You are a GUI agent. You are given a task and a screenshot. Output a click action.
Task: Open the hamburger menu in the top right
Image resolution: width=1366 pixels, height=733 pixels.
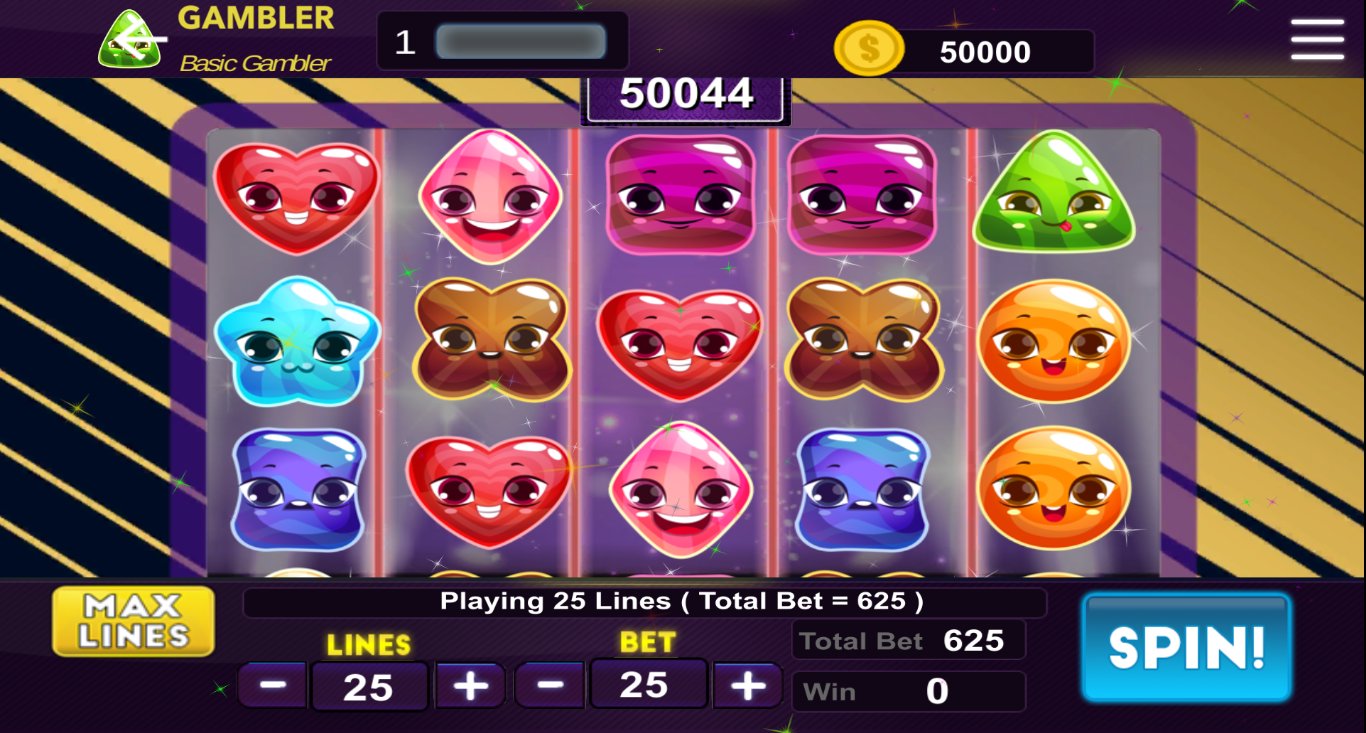tap(1317, 42)
